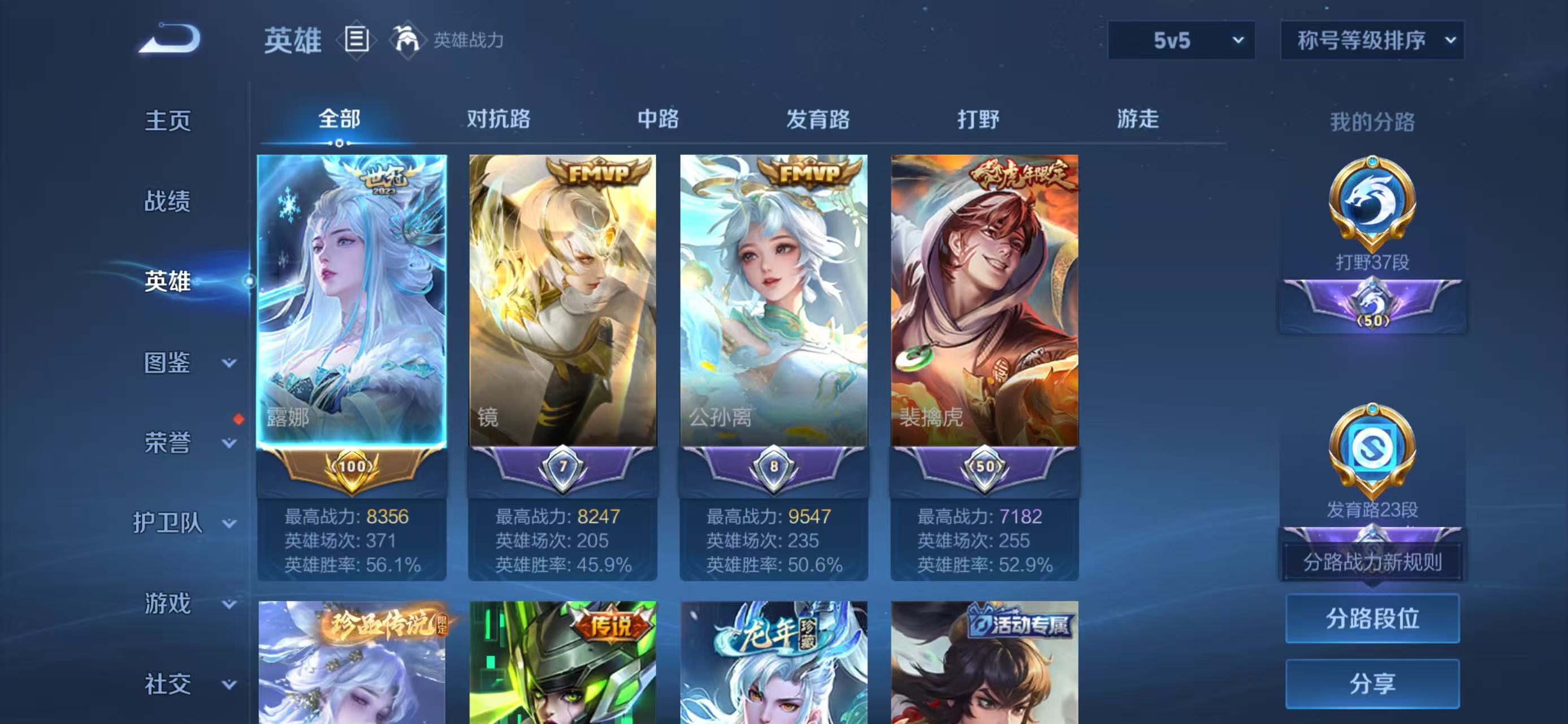Click the 分路段位 button
This screenshot has height=724, width=1568.
click(x=1371, y=619)
